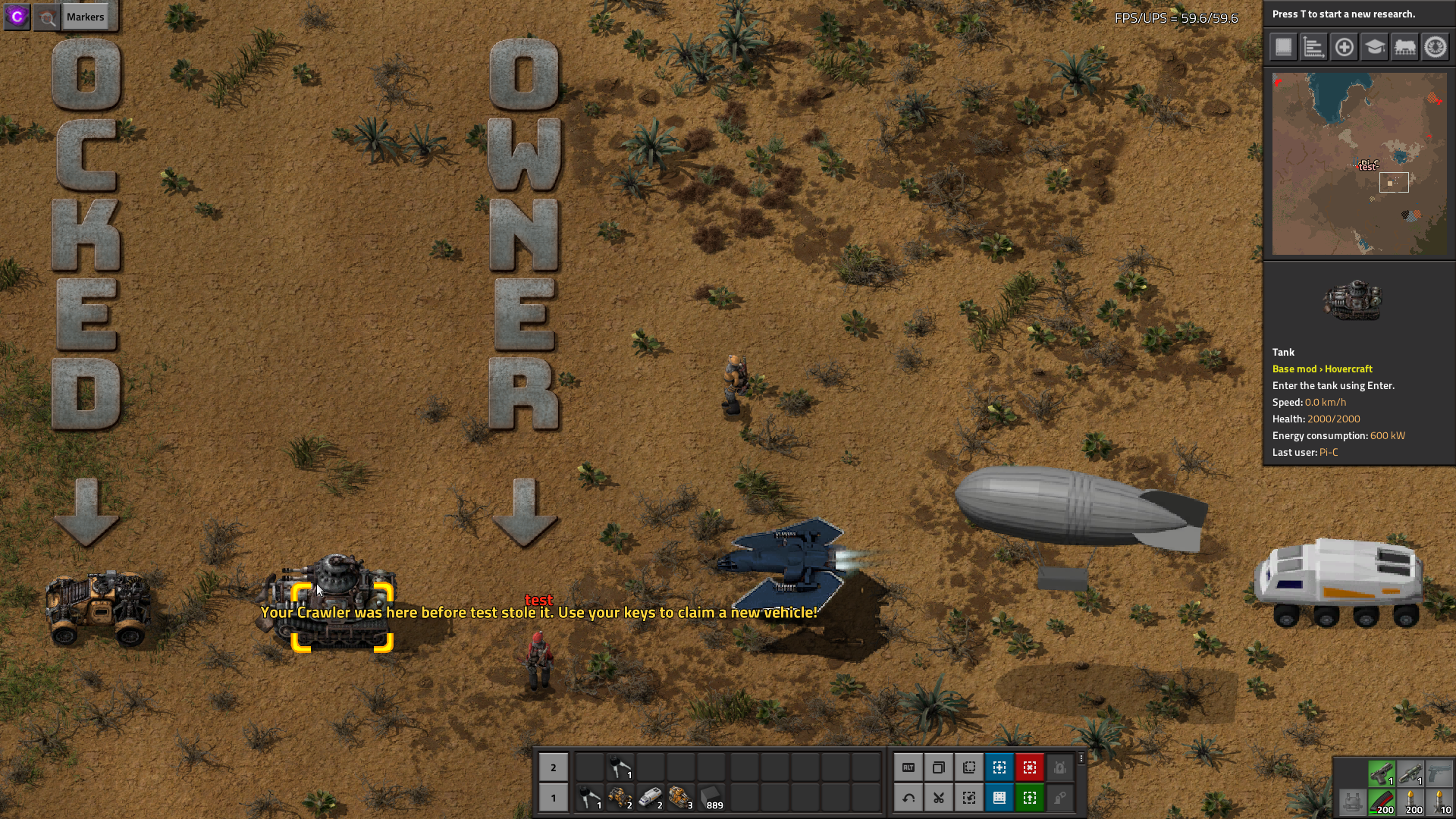
Task: Open the magnifier search button beside Markers
Action: (x=47, y=17)
